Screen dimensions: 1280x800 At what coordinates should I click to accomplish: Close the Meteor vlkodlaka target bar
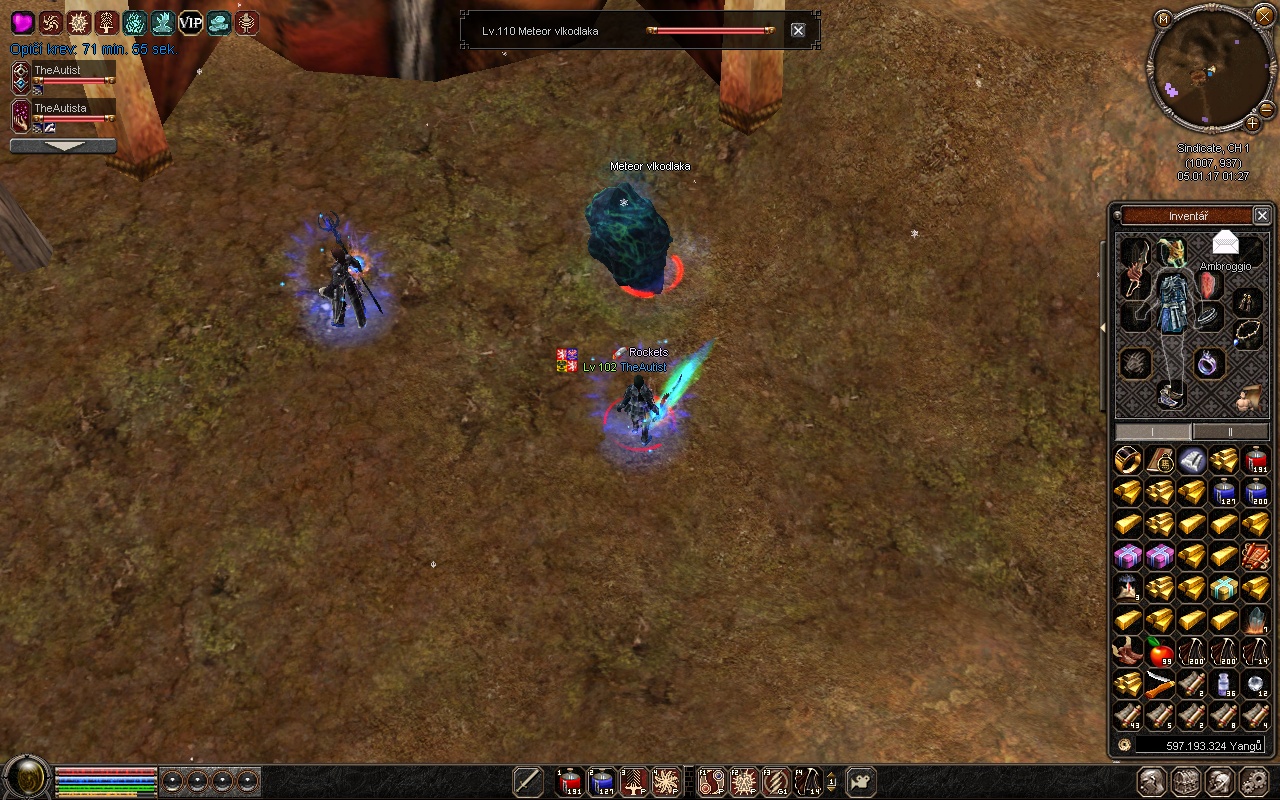click(x=798, y=30)
